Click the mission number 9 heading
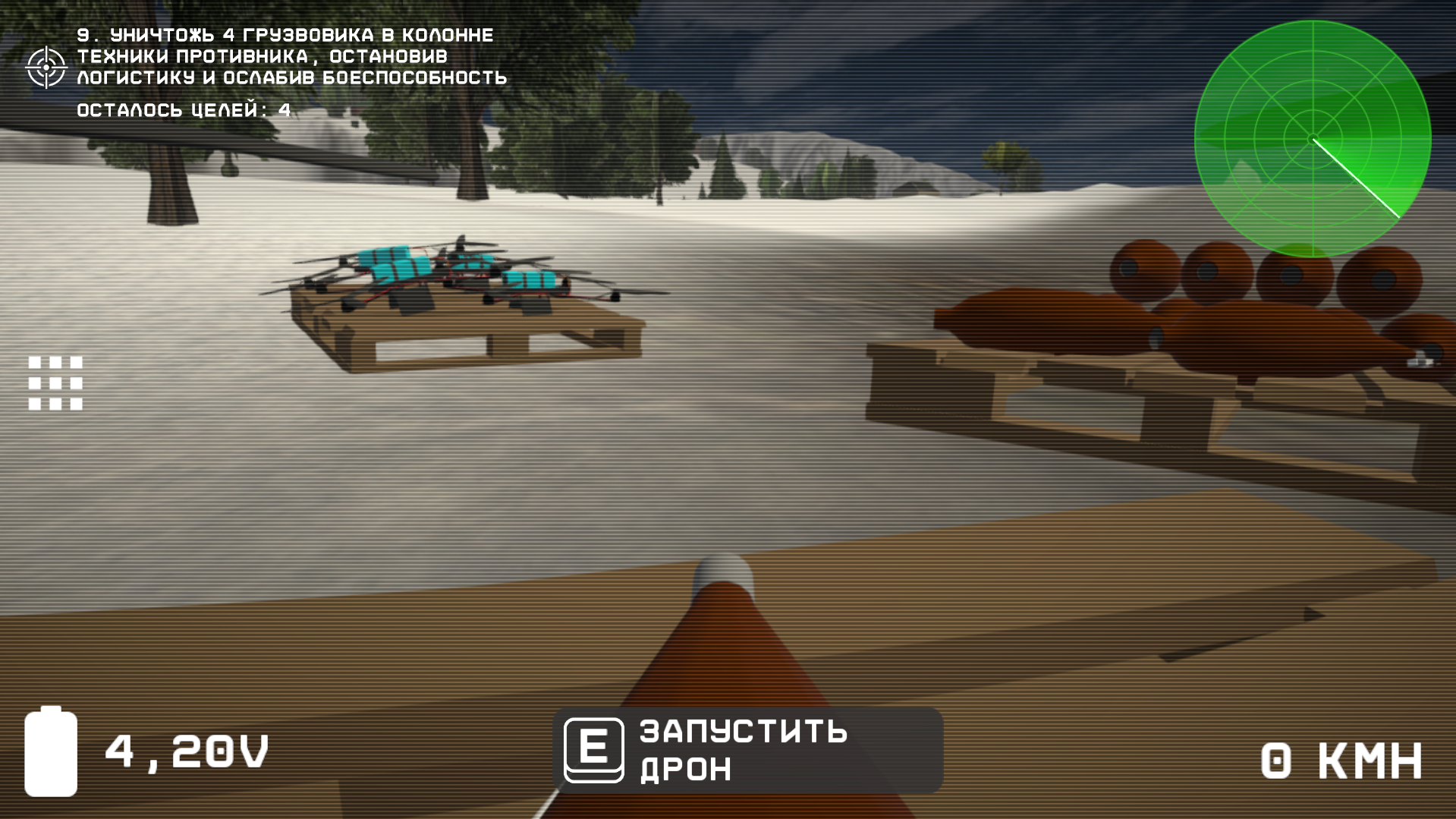The image size is (1456, 819). (83, 34)
